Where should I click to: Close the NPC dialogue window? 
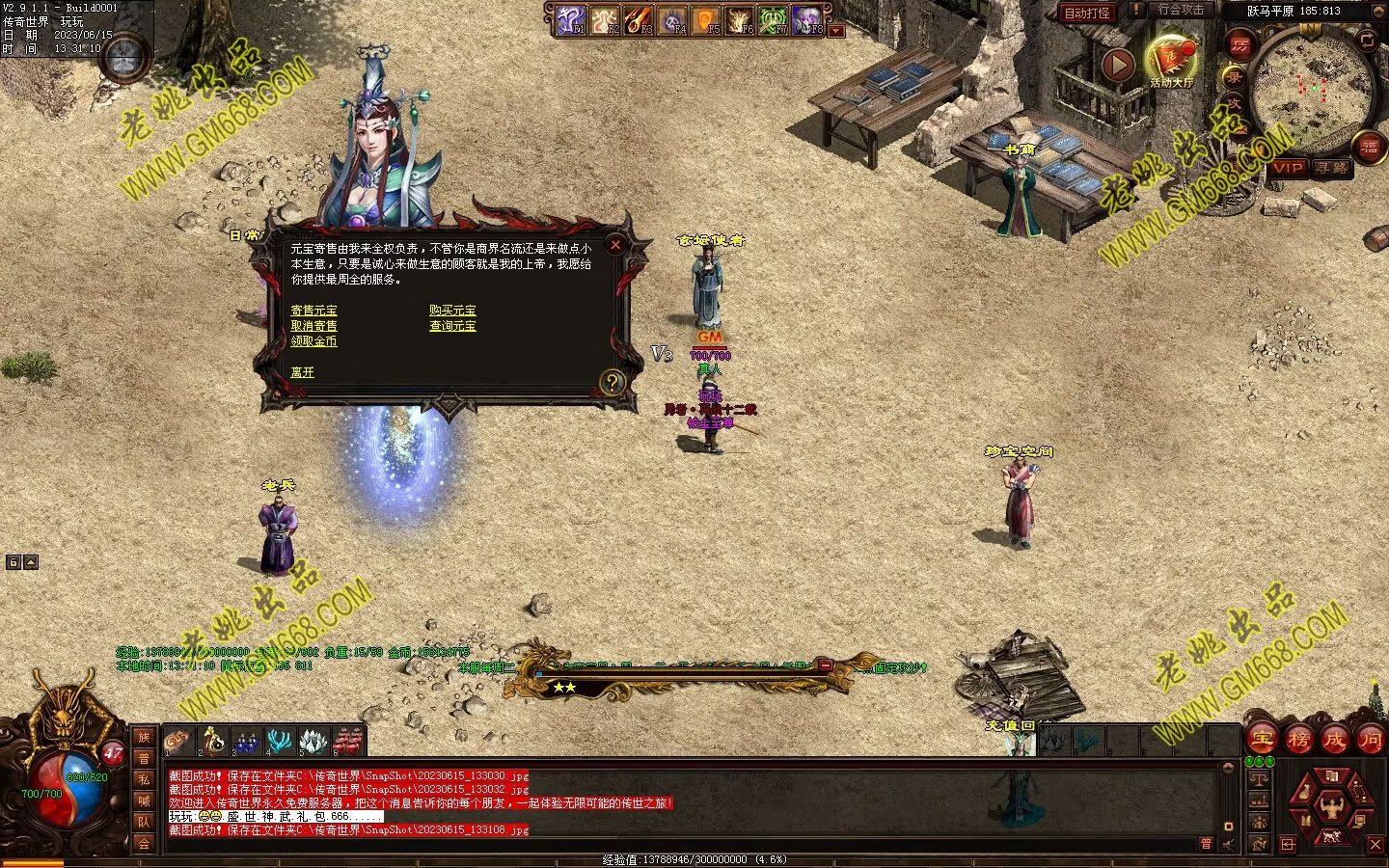[x=615, y=245]
